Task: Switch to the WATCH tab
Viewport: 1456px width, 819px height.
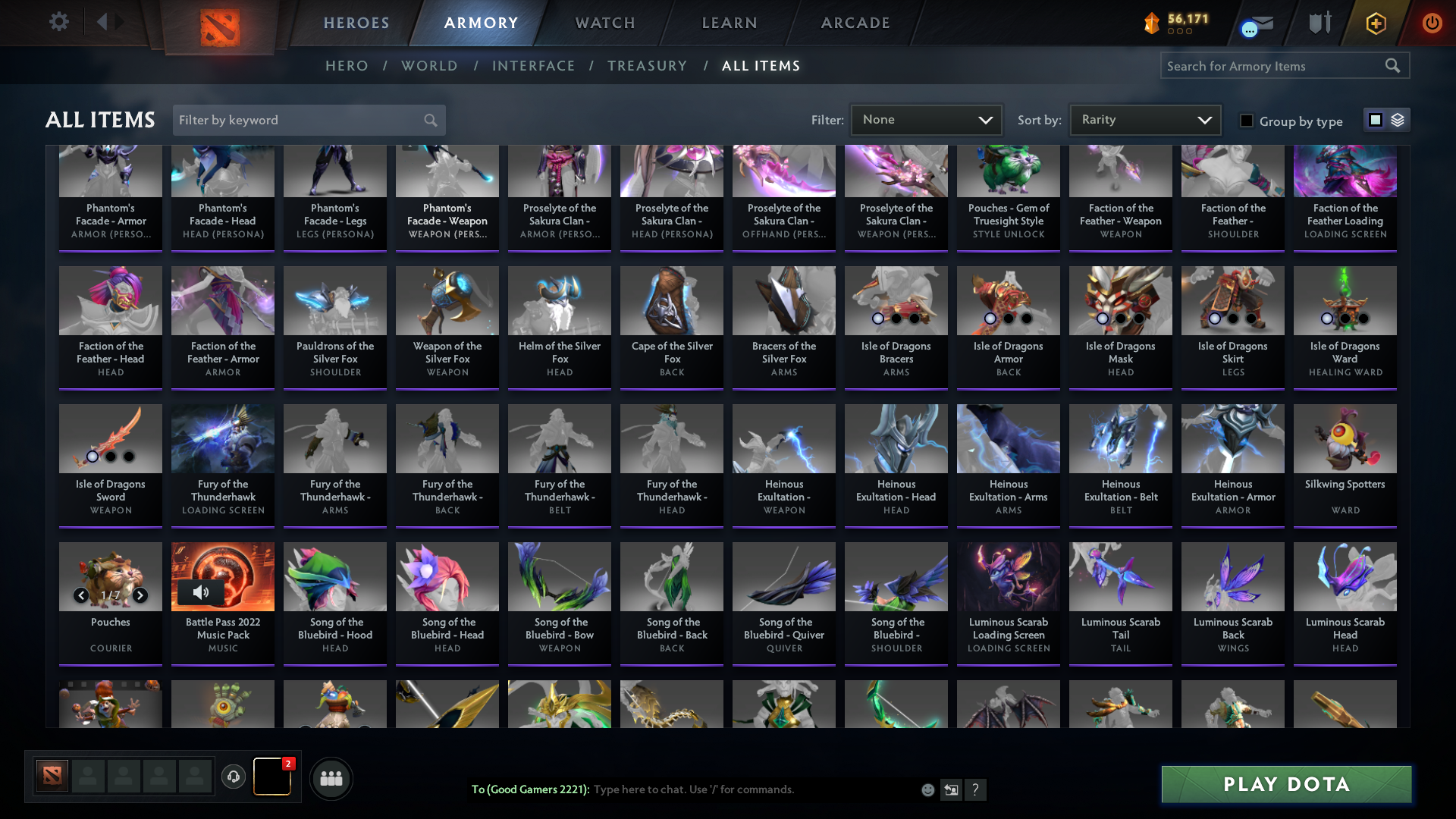Action: pyautogui.click(x=604, y=23)
